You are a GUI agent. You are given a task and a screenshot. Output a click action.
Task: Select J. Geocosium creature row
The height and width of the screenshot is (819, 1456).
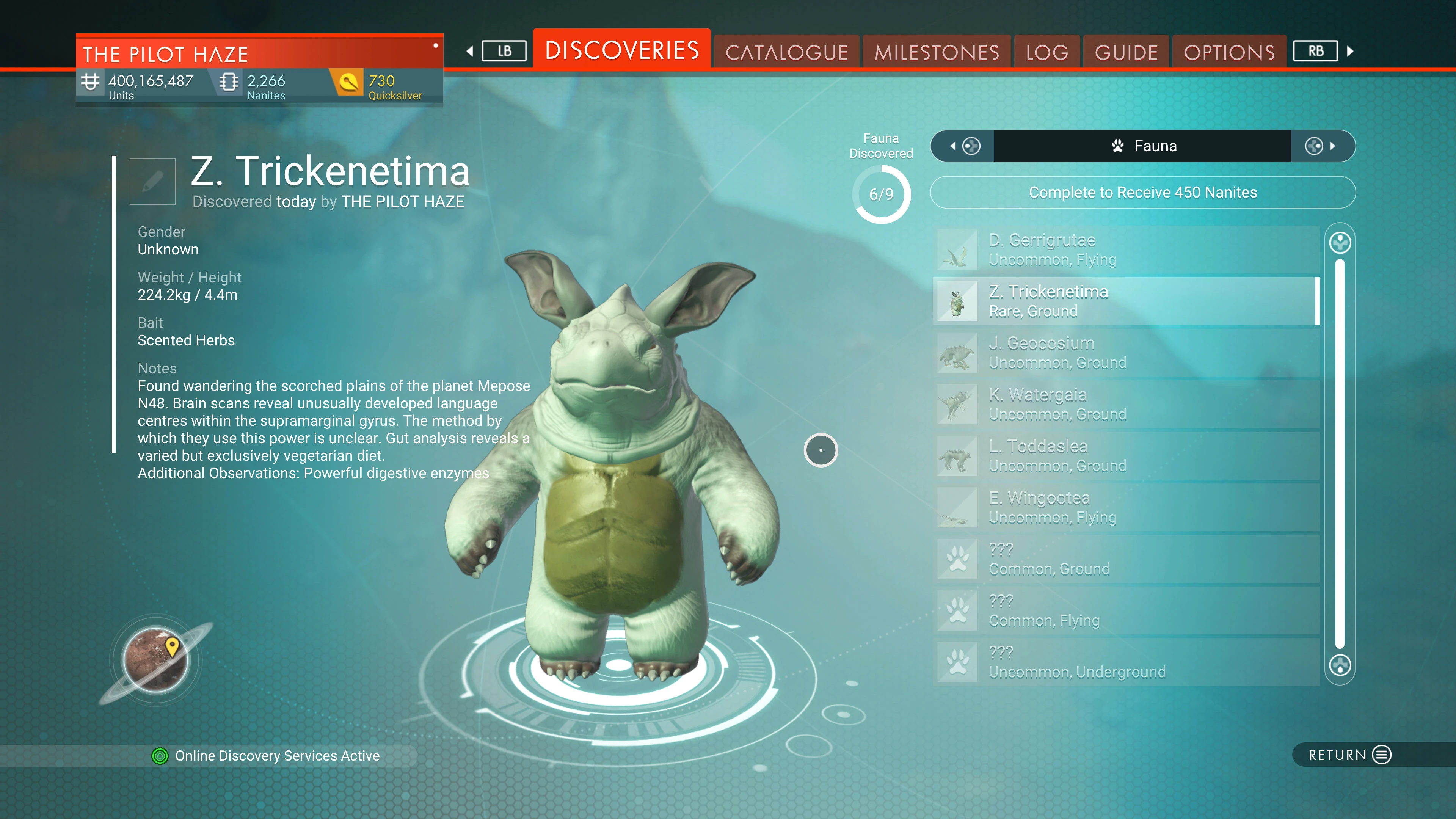[x=1127, y=352]
